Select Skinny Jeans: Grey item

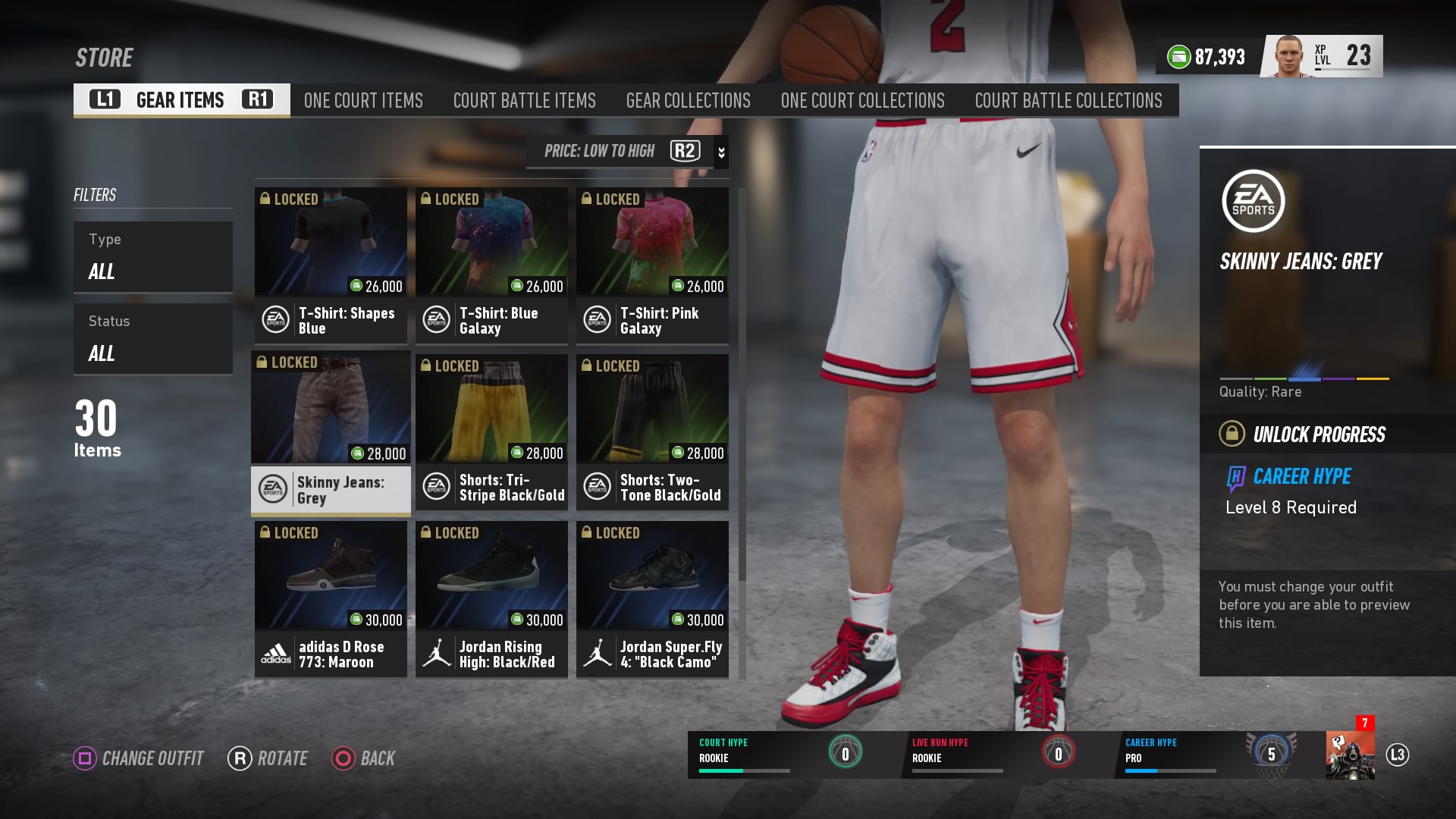[331, 433]
